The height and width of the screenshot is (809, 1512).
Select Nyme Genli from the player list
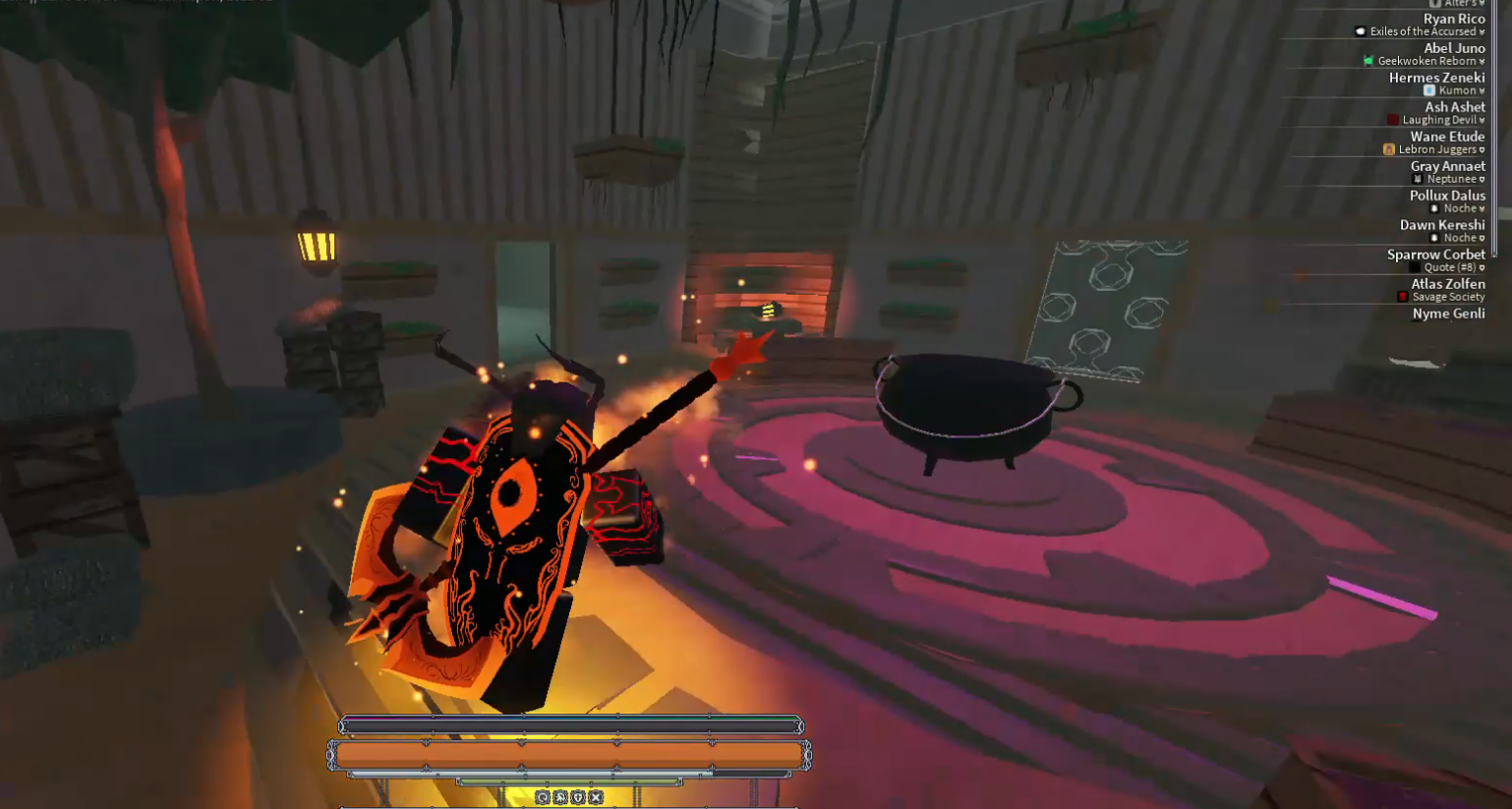click(1448, 315)
